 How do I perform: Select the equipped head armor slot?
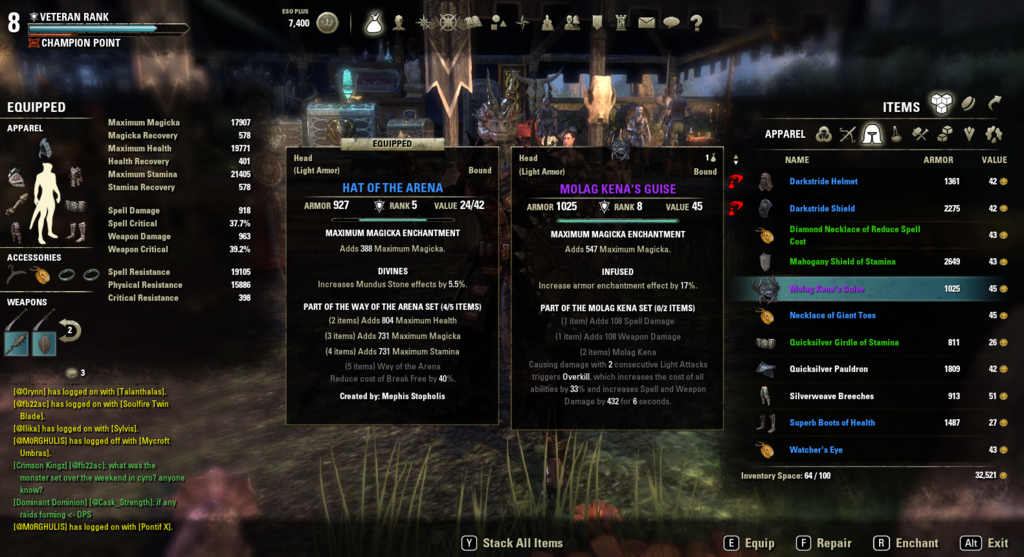pos(44,149)
